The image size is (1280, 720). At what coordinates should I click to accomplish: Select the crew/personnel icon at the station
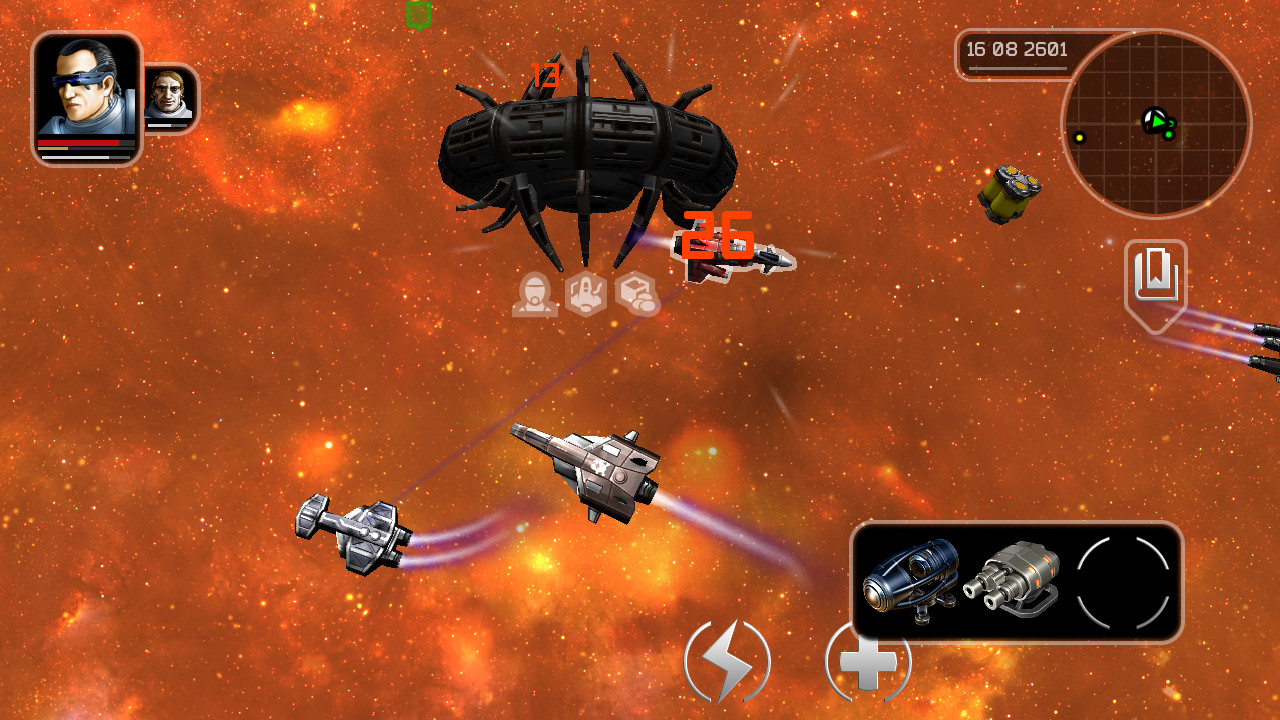click(x=537, y=295)
